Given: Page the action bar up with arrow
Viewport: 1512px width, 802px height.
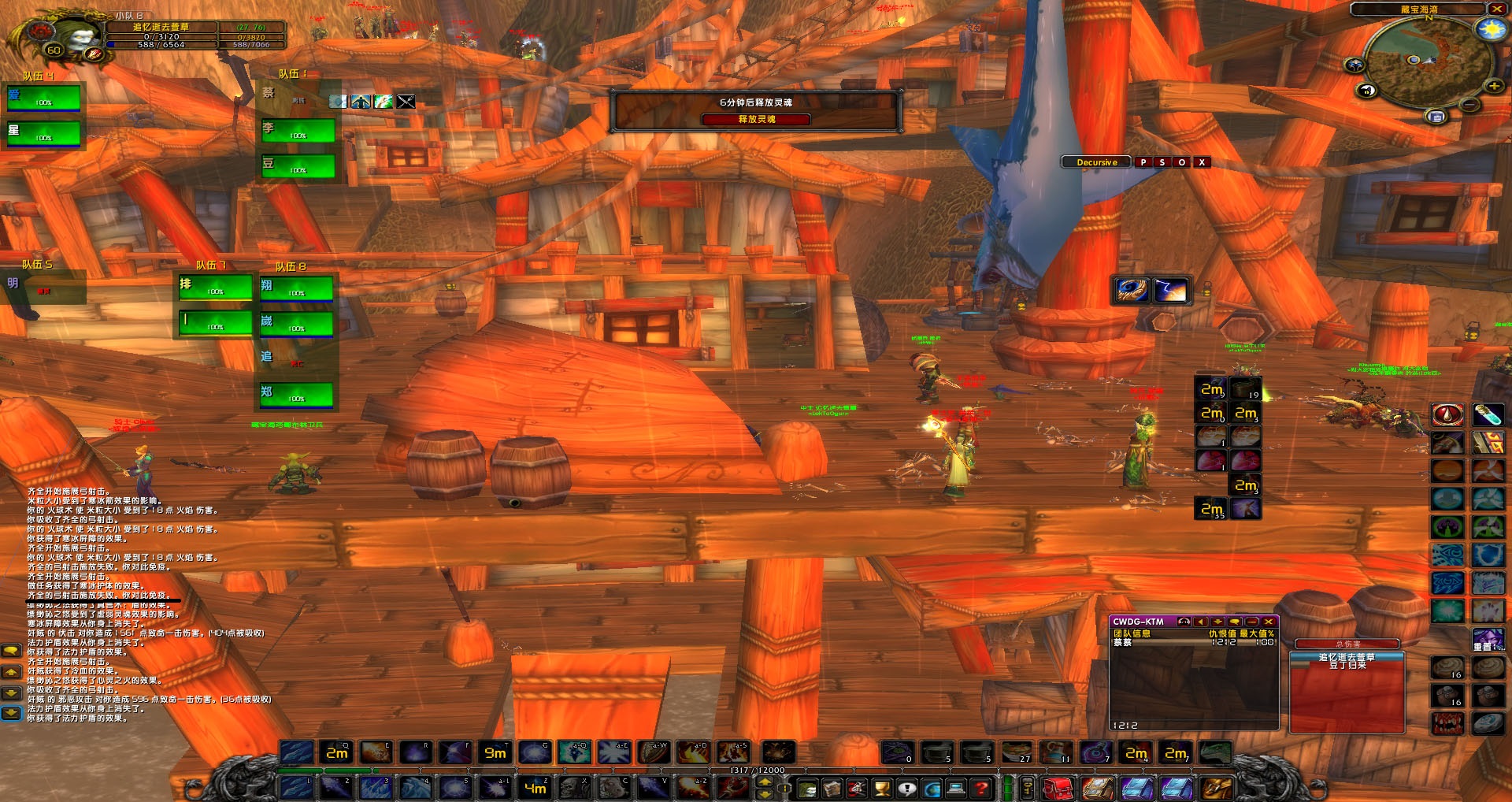Looking at the screenshot, I should pyautogui.click(x=764, y=782).
